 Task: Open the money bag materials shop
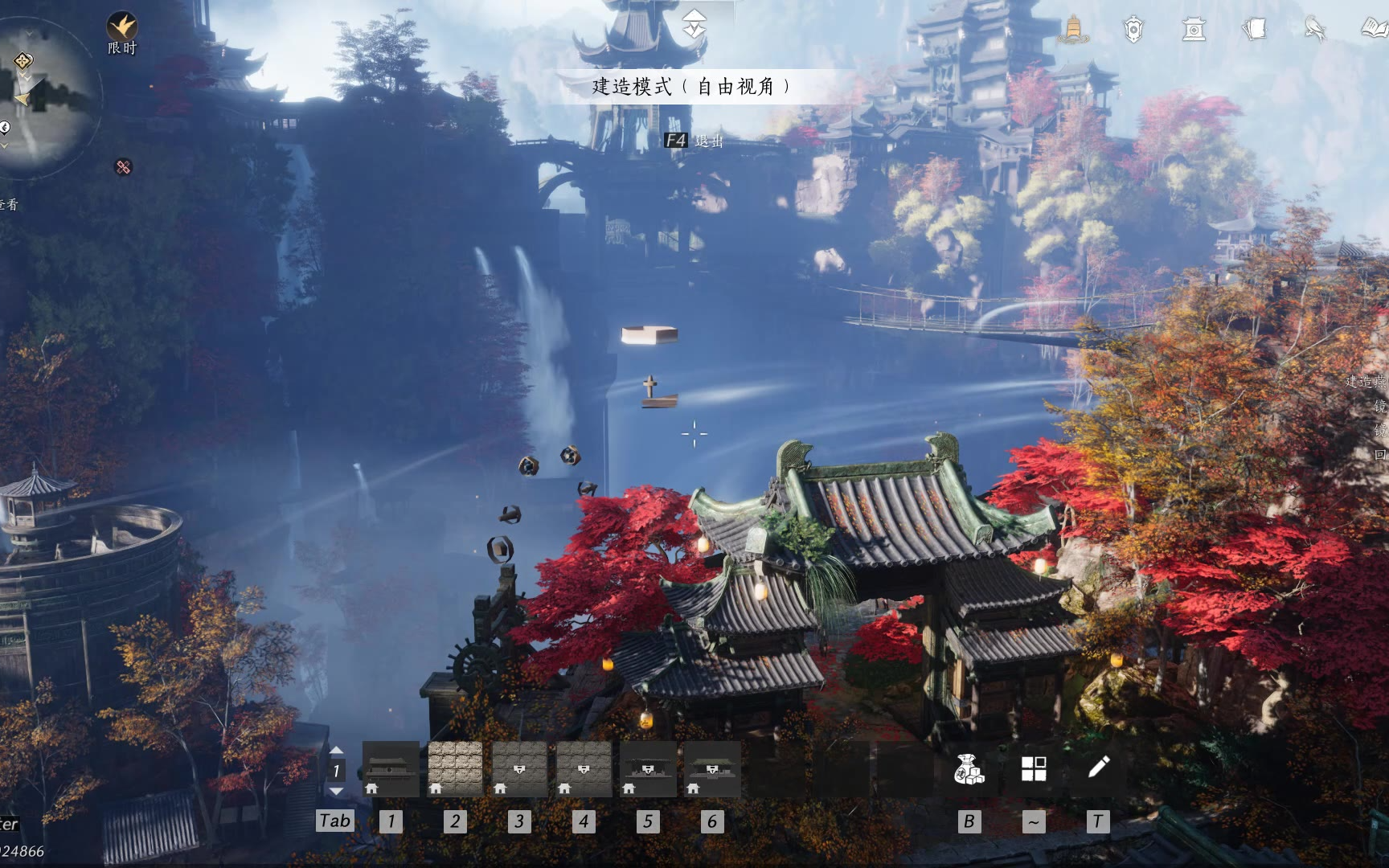[x=969, y=769]
